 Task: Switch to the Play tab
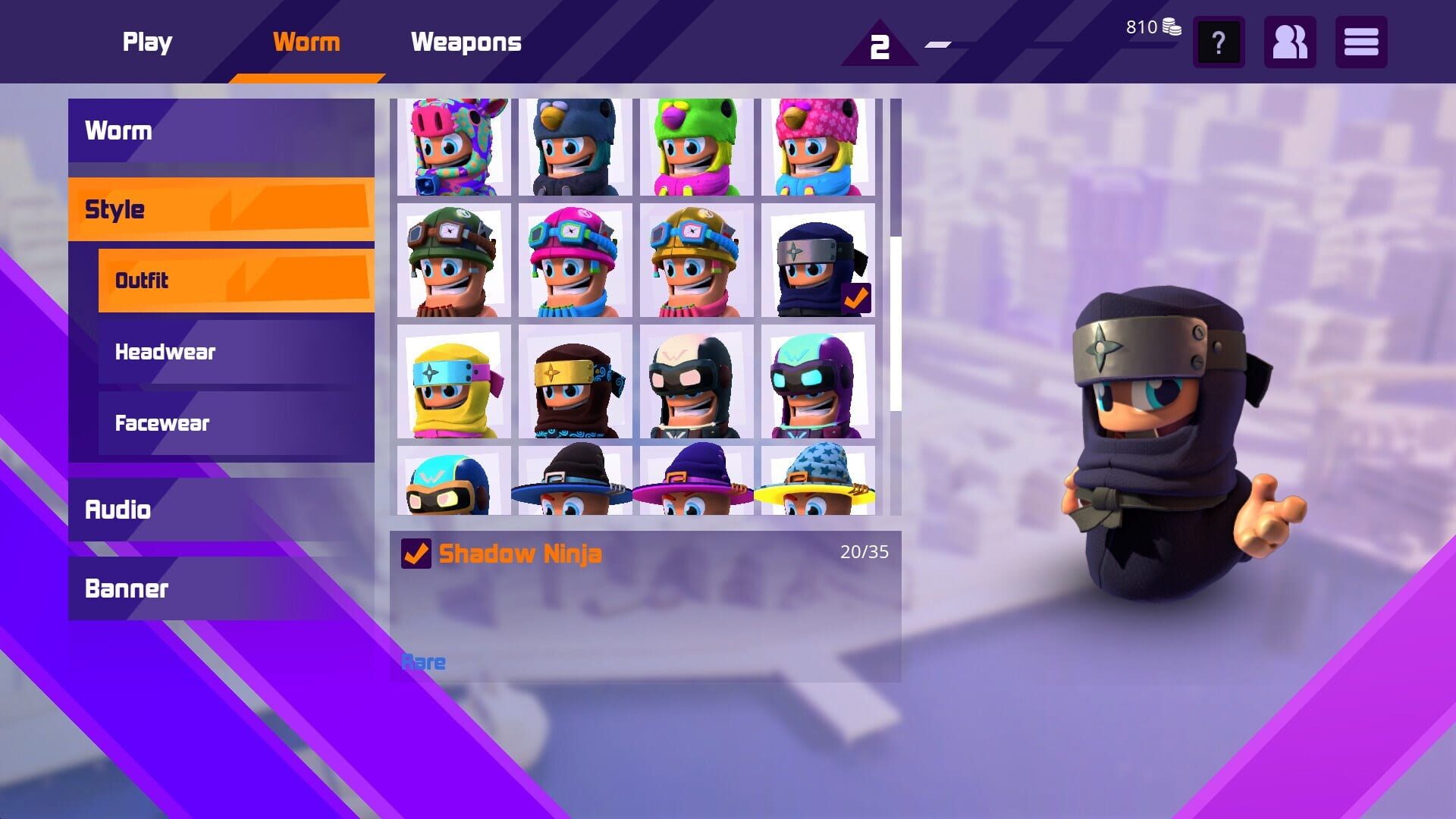[146, 42]
